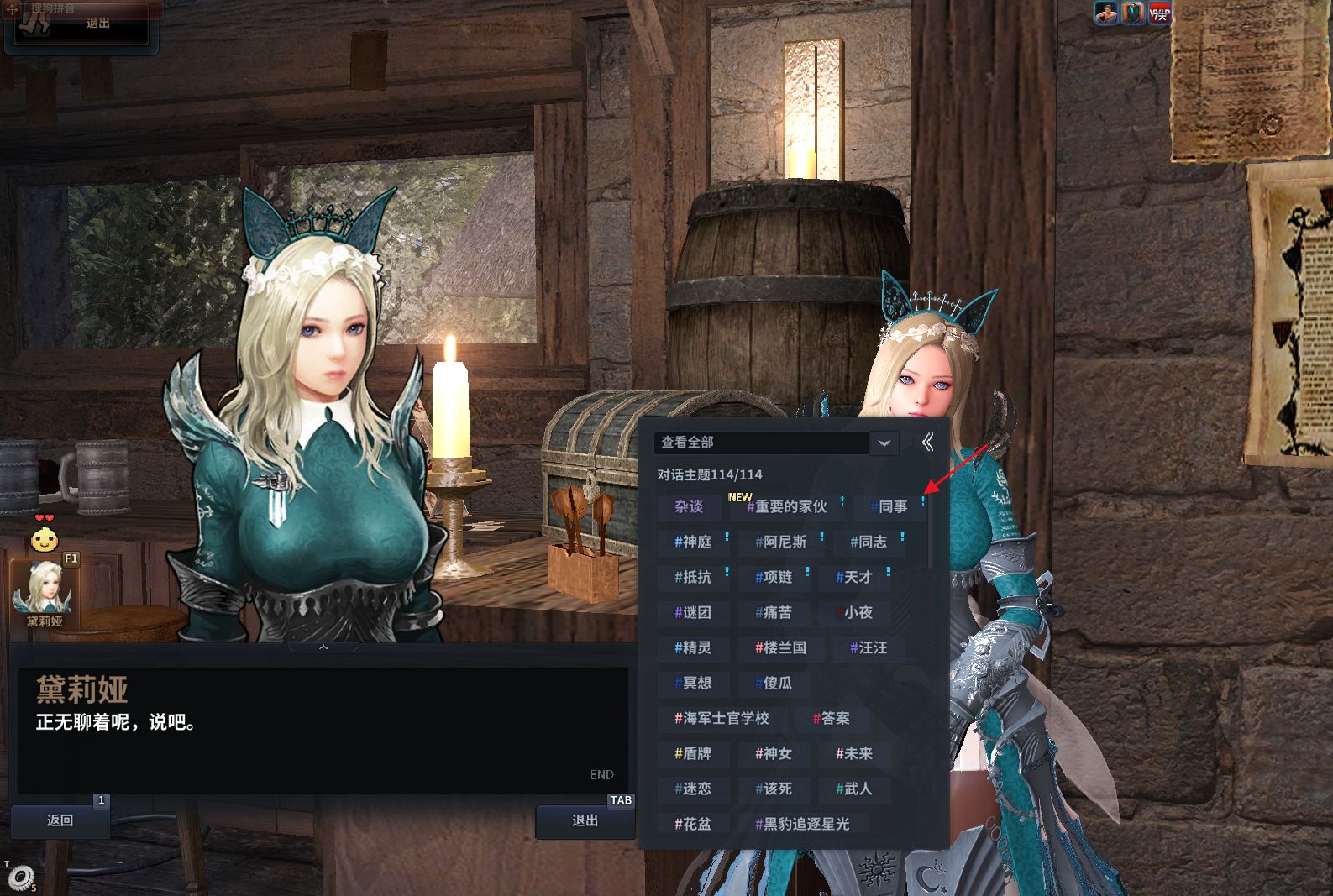Click the 黛莉娅 portrait icon

pyautogui.click(x=44, y=592)
